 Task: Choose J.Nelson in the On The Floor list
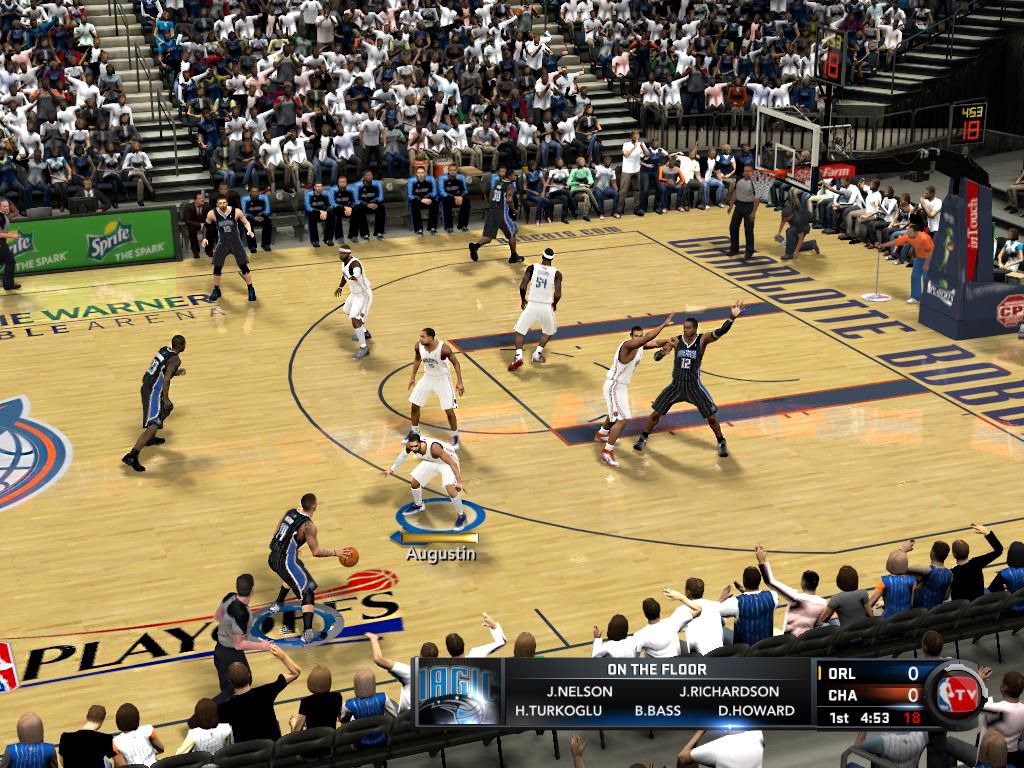pos(573,691)
